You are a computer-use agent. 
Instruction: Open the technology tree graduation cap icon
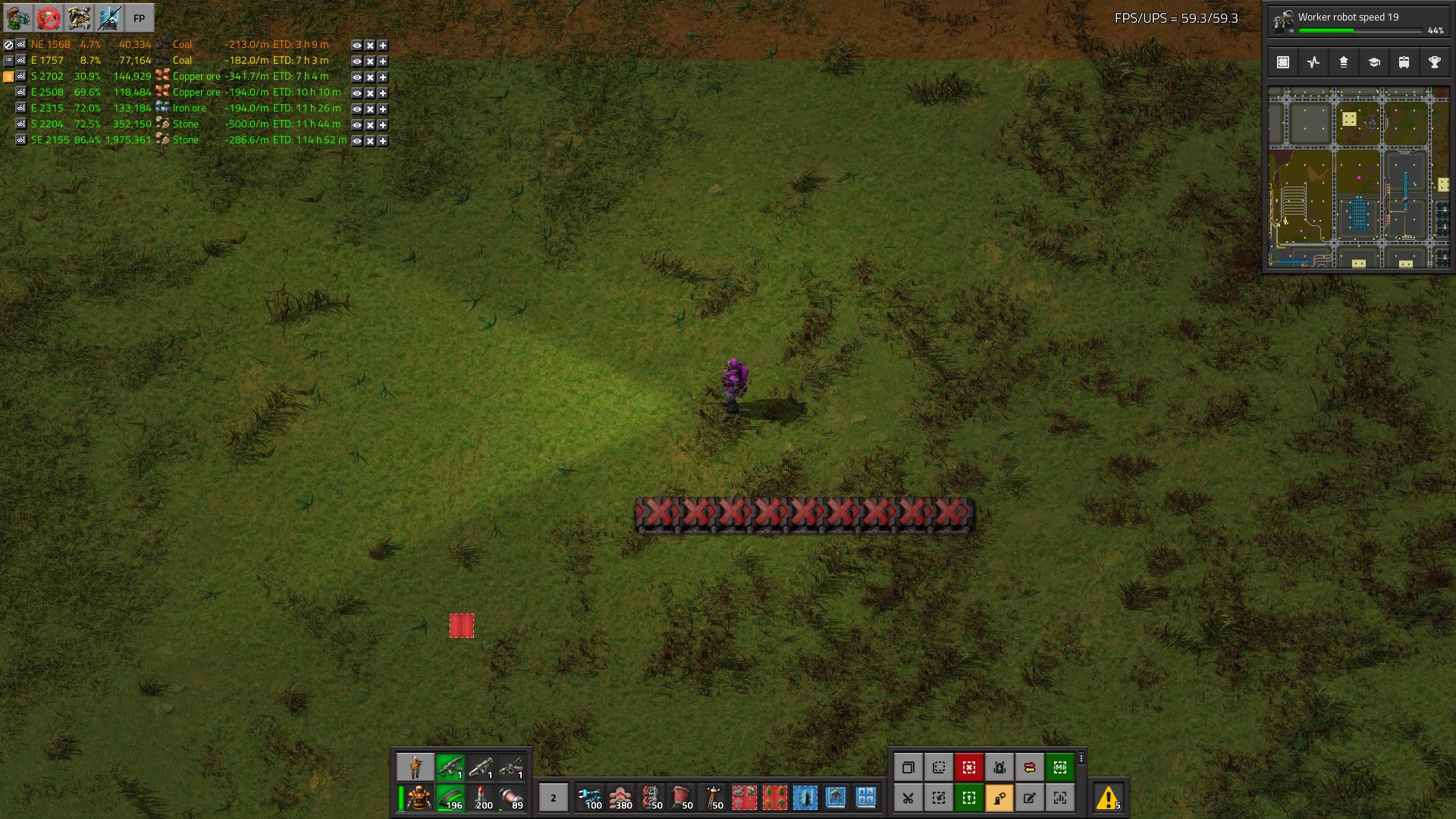(1374, 63)
